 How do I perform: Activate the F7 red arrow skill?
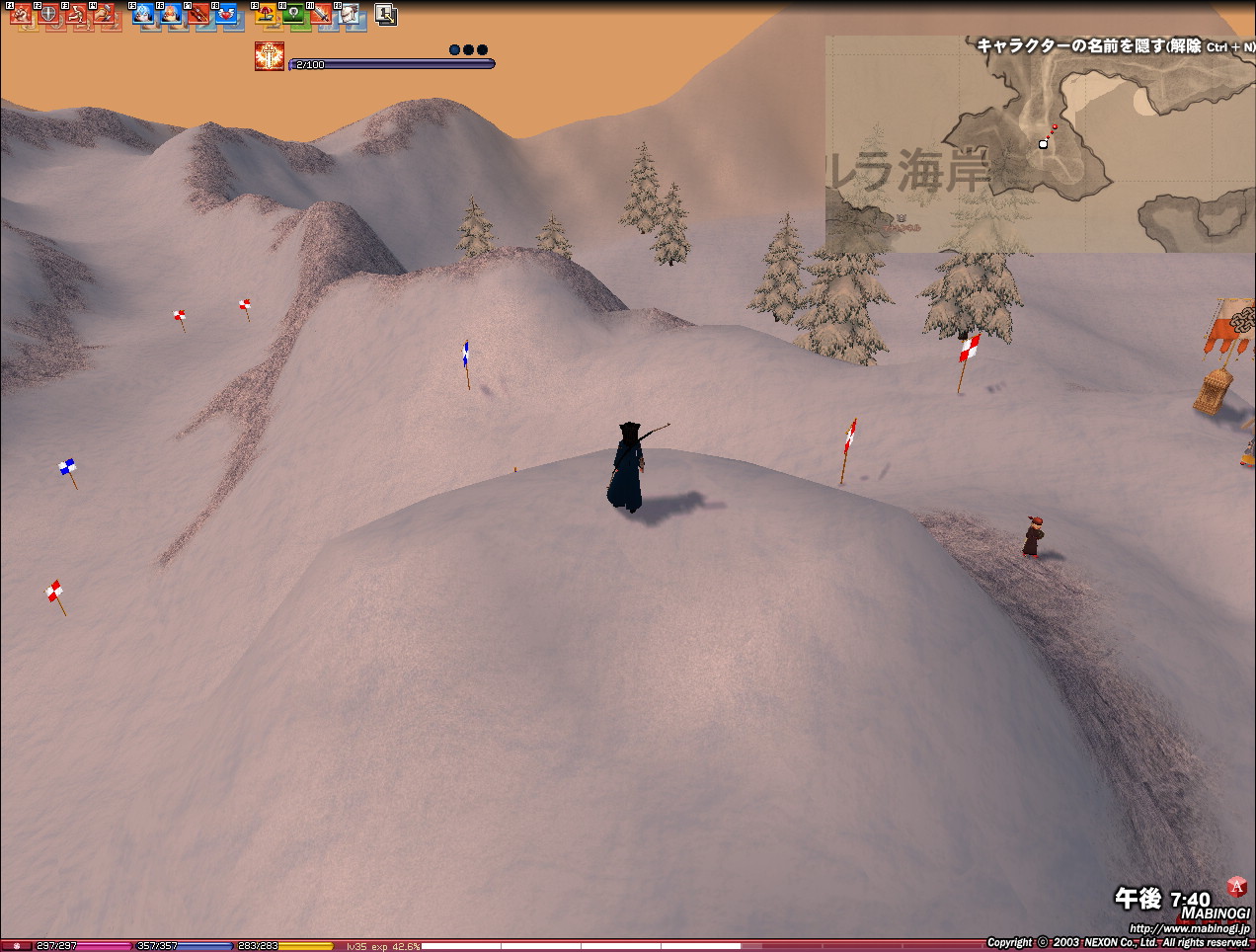click(200, 16)
